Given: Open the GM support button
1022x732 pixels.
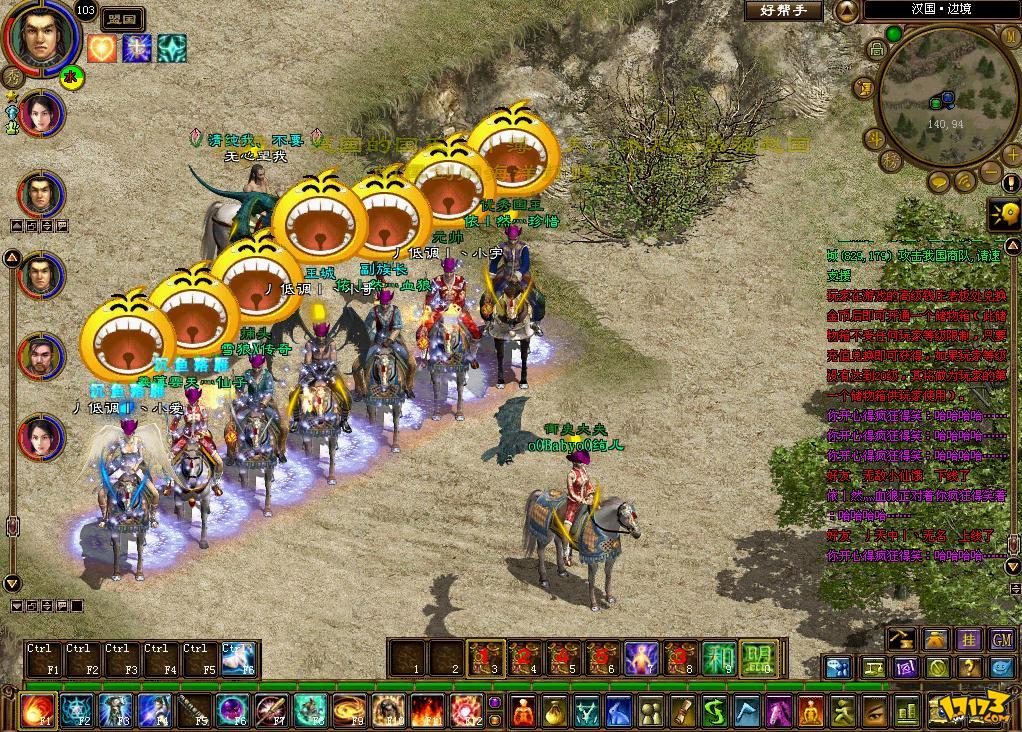Looking at the screenshot, I should (1002, 639).
